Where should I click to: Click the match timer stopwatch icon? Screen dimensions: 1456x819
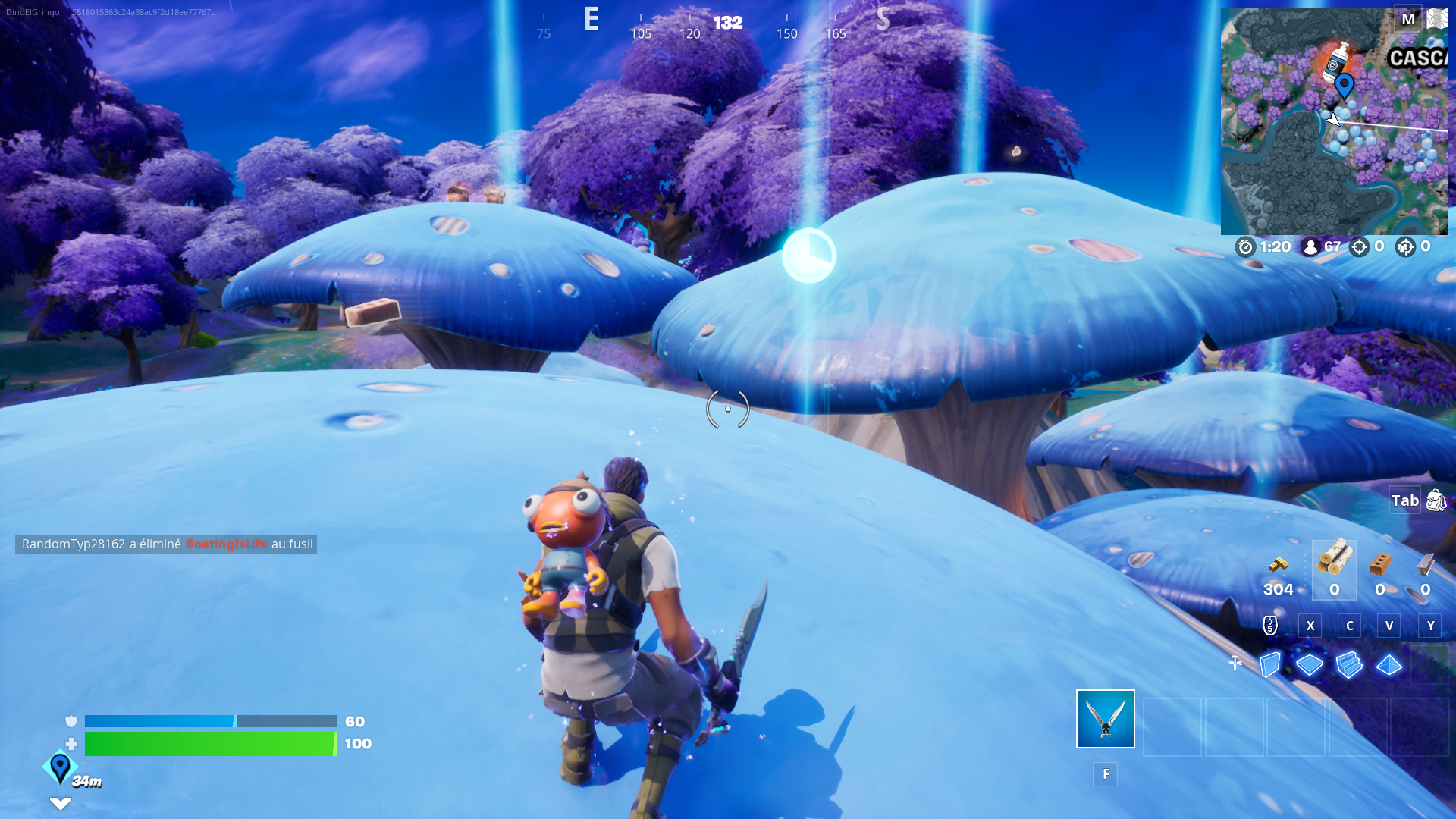coord(1246,246)
